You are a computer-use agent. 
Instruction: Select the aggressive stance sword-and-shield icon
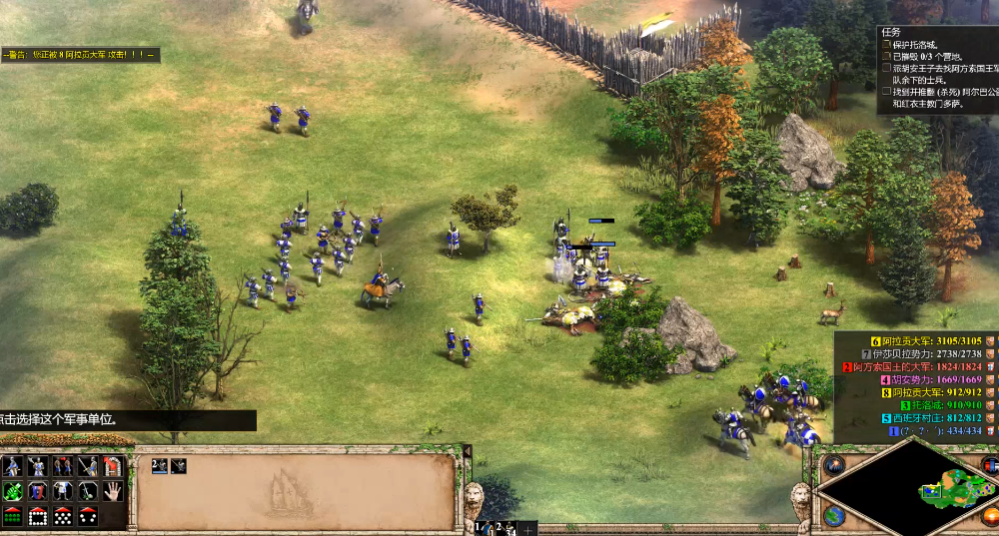coord(13,466)
